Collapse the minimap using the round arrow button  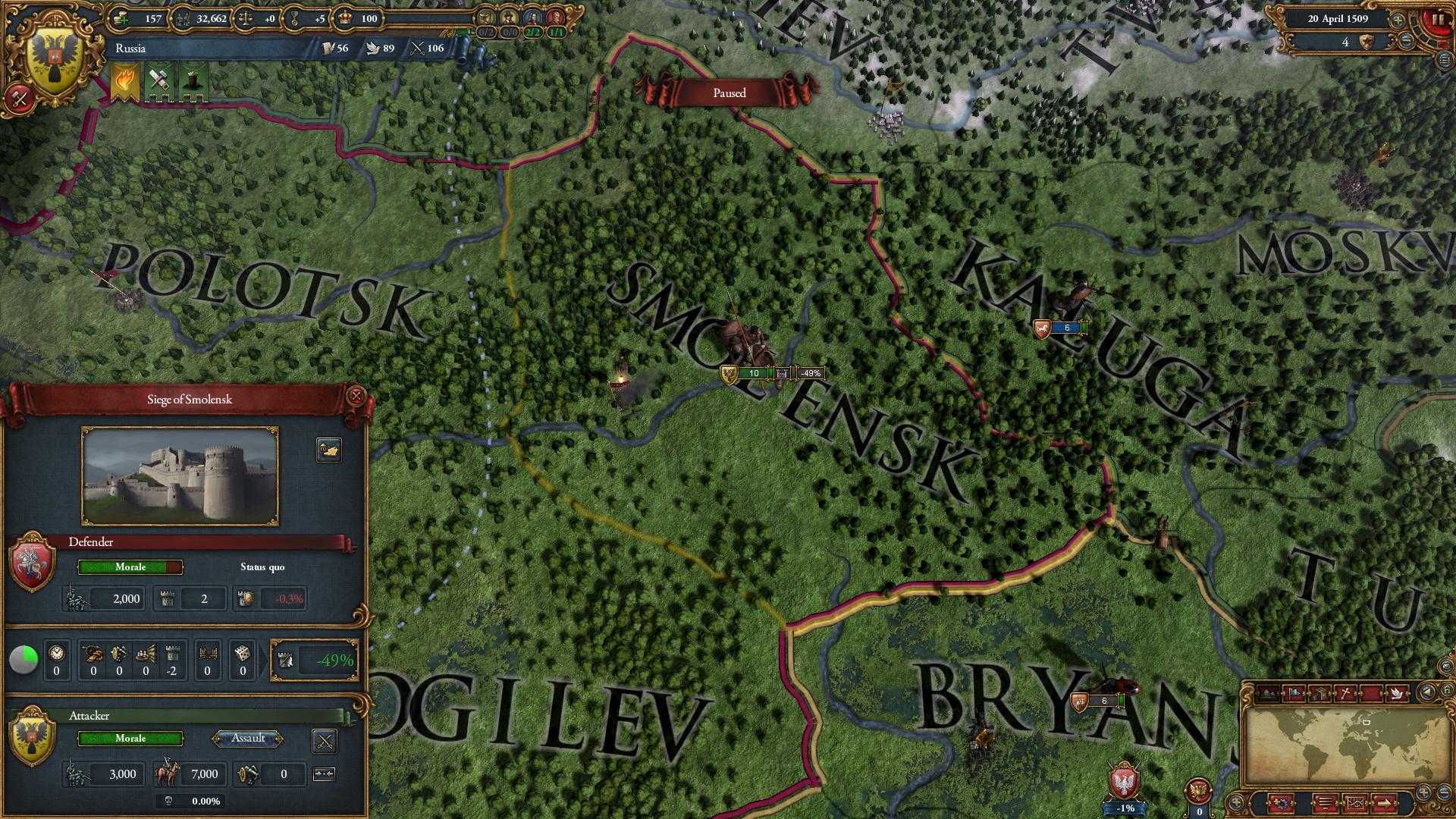(x=1426, y=692)
